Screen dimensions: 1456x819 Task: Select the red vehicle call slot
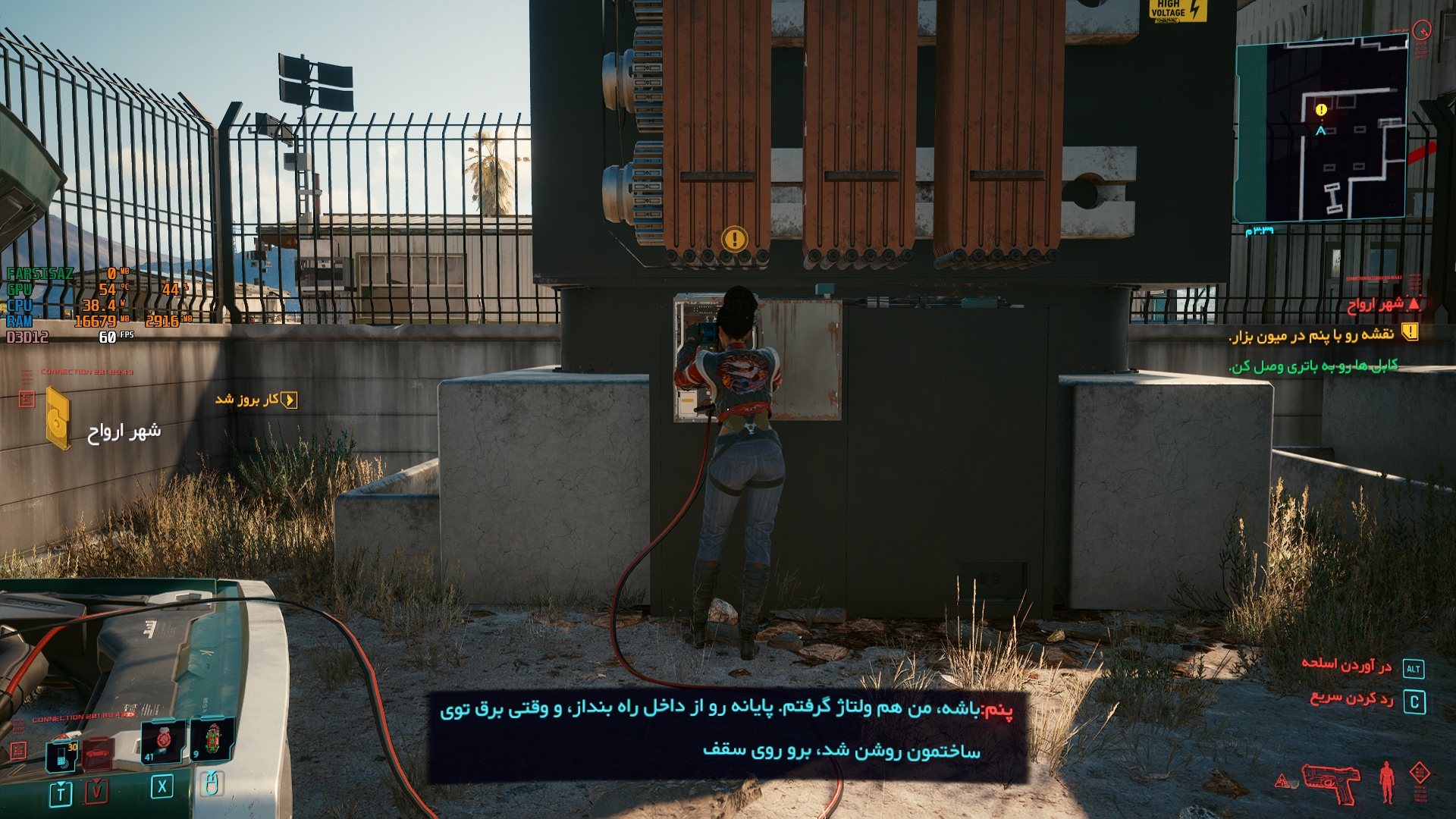[x=98, y=755]
